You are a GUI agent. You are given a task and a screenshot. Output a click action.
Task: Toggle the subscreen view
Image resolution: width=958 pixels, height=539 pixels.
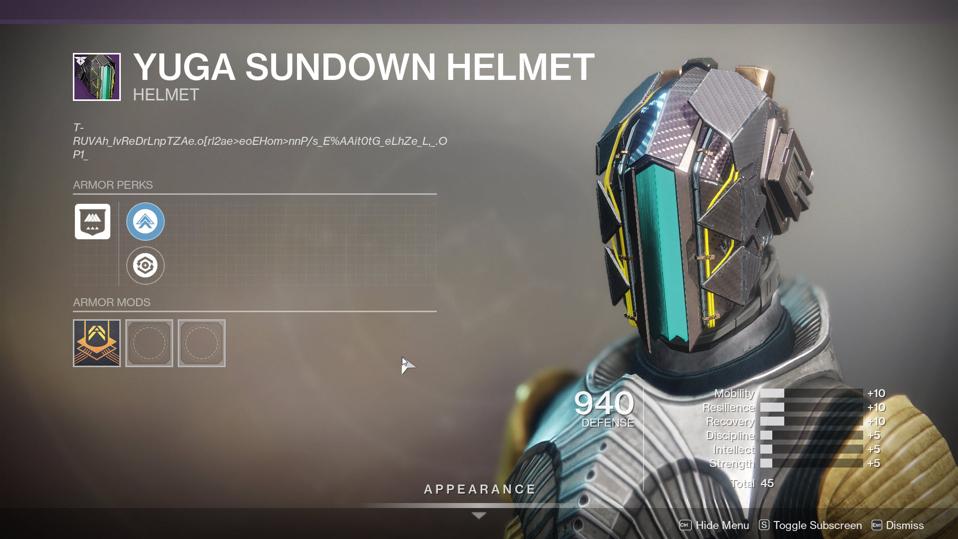tap(810, 525)
